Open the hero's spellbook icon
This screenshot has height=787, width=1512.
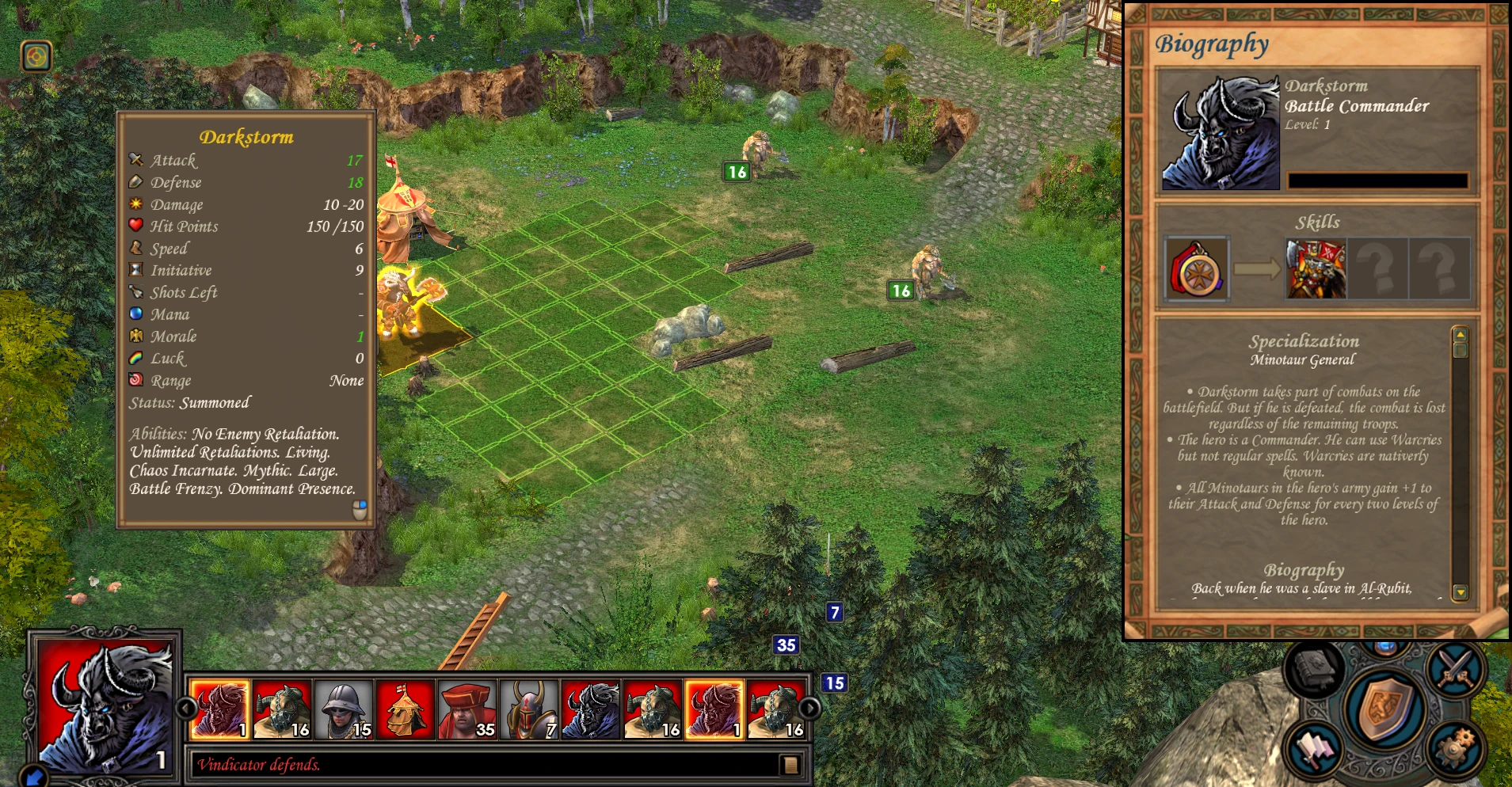point(1314,669)
